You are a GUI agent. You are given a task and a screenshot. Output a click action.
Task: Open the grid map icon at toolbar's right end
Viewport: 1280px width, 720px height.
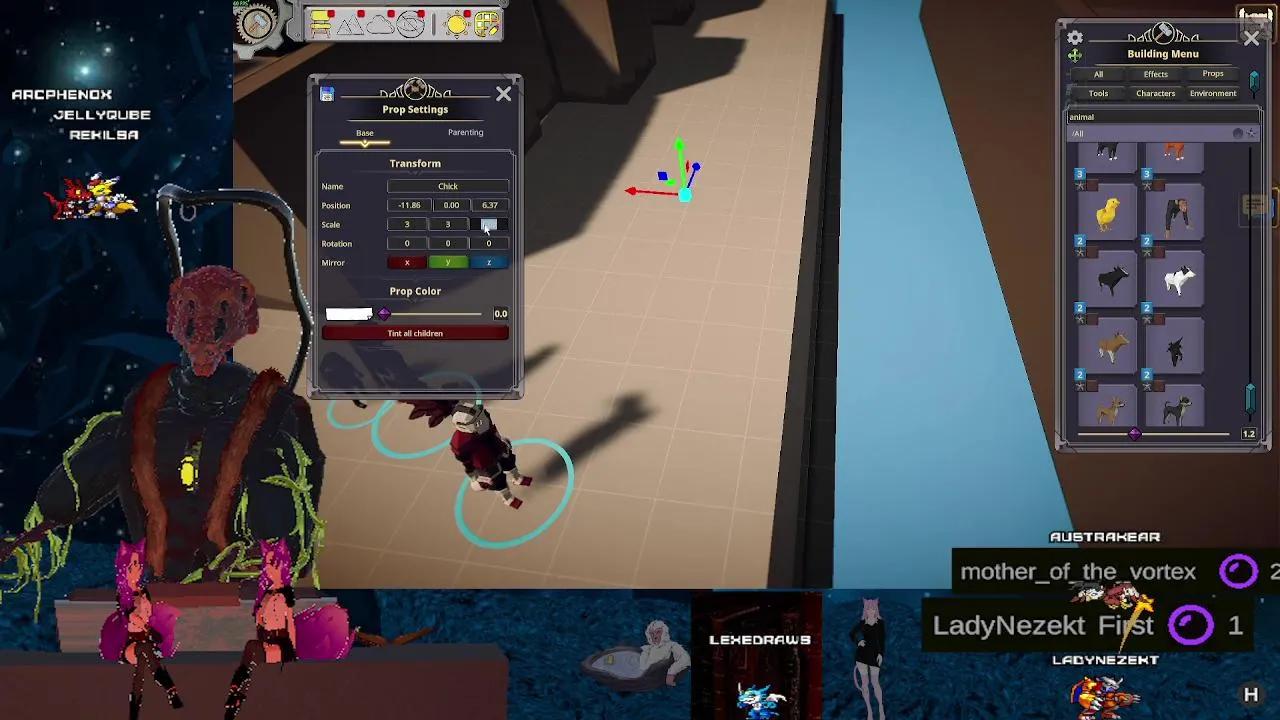pos(486,23)
